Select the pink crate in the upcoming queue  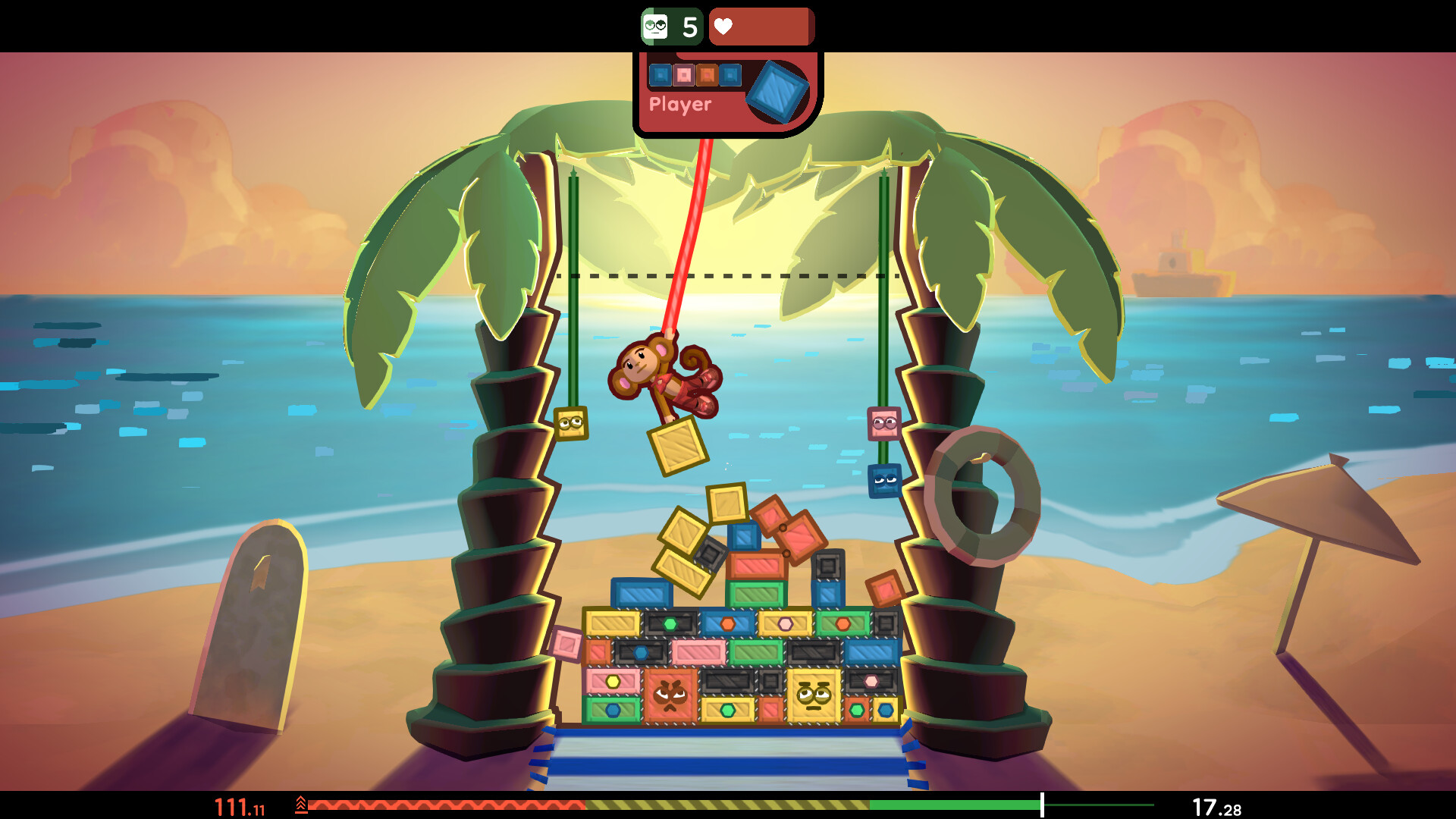tap(683, 74)
